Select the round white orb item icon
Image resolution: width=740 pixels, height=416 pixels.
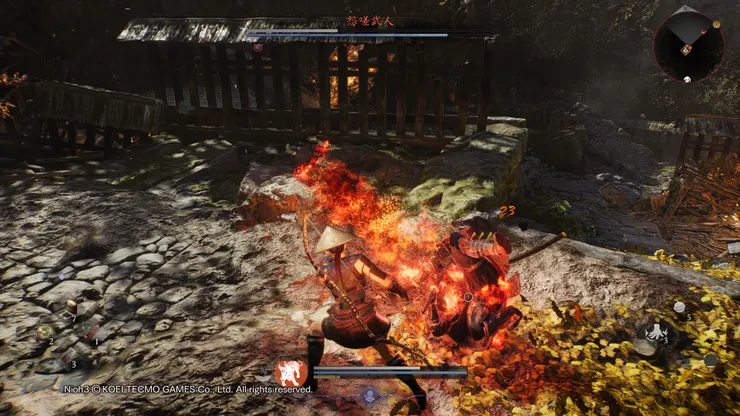point(680,307)
